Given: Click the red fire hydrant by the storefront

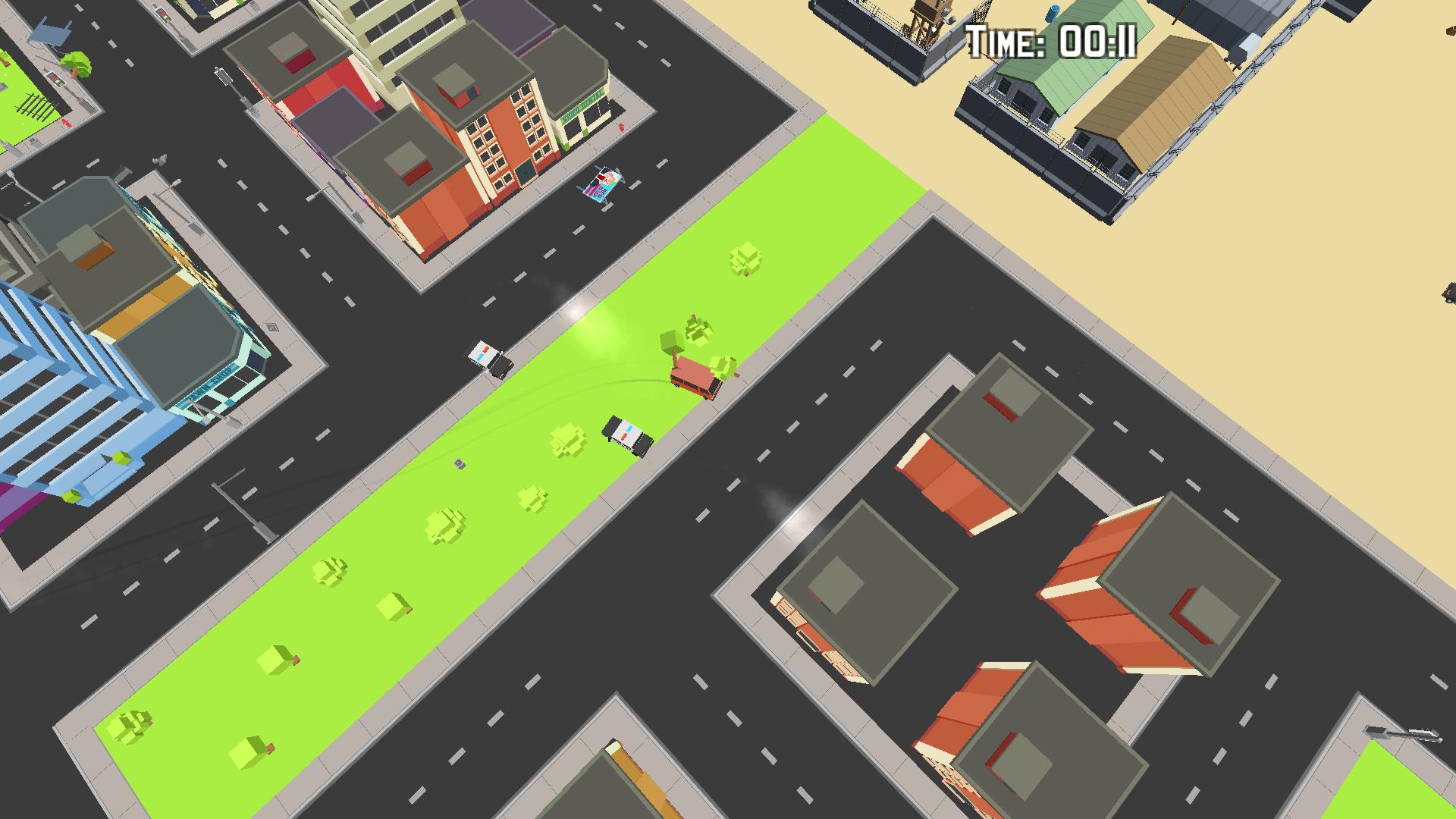Looking at the screenshot, I should pos(622,126).
